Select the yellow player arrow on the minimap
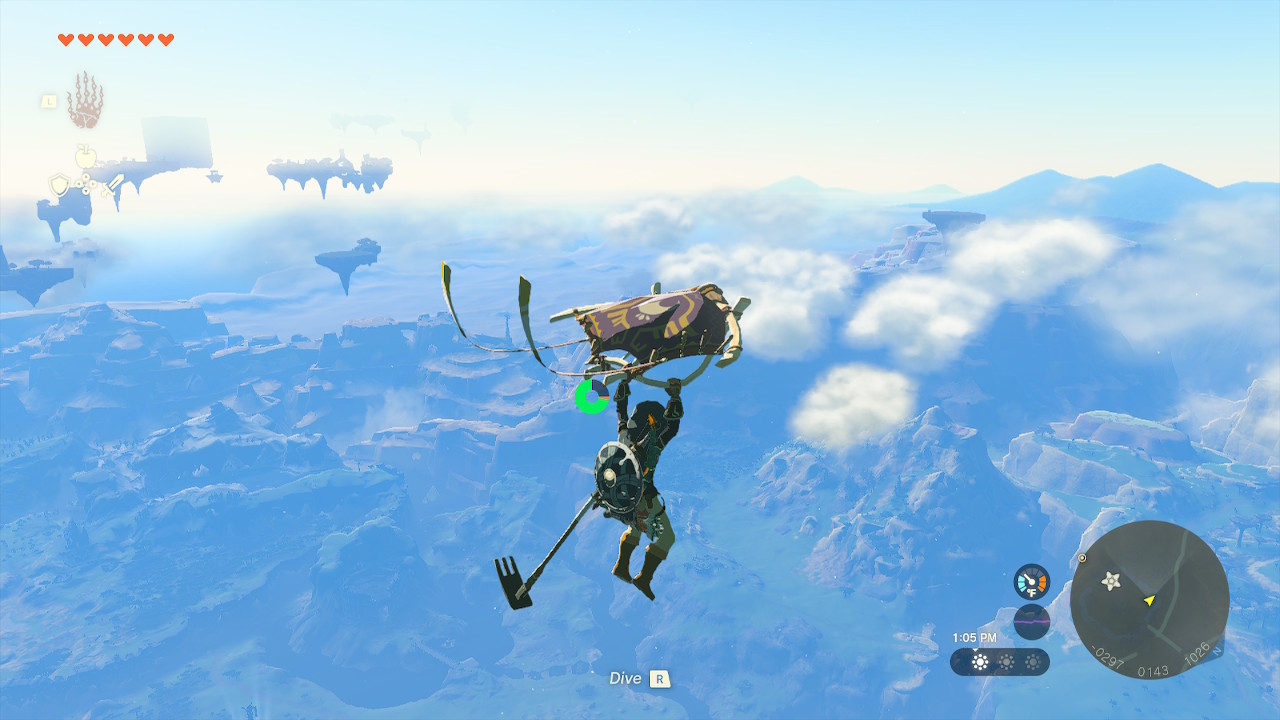This screenshot has width=1280, height=720. [x=1150, y=601]
